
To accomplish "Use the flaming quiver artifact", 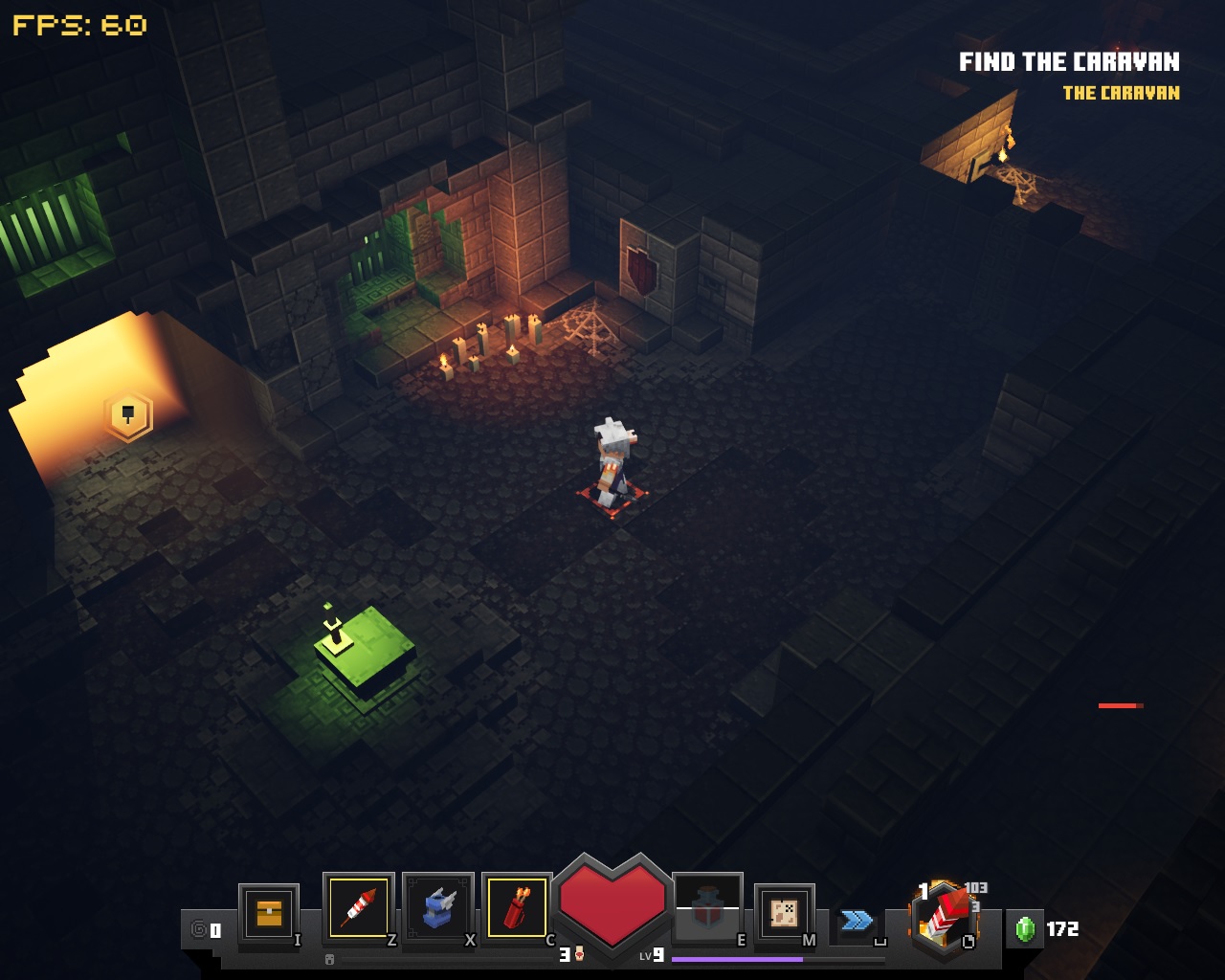I will 518,907.
